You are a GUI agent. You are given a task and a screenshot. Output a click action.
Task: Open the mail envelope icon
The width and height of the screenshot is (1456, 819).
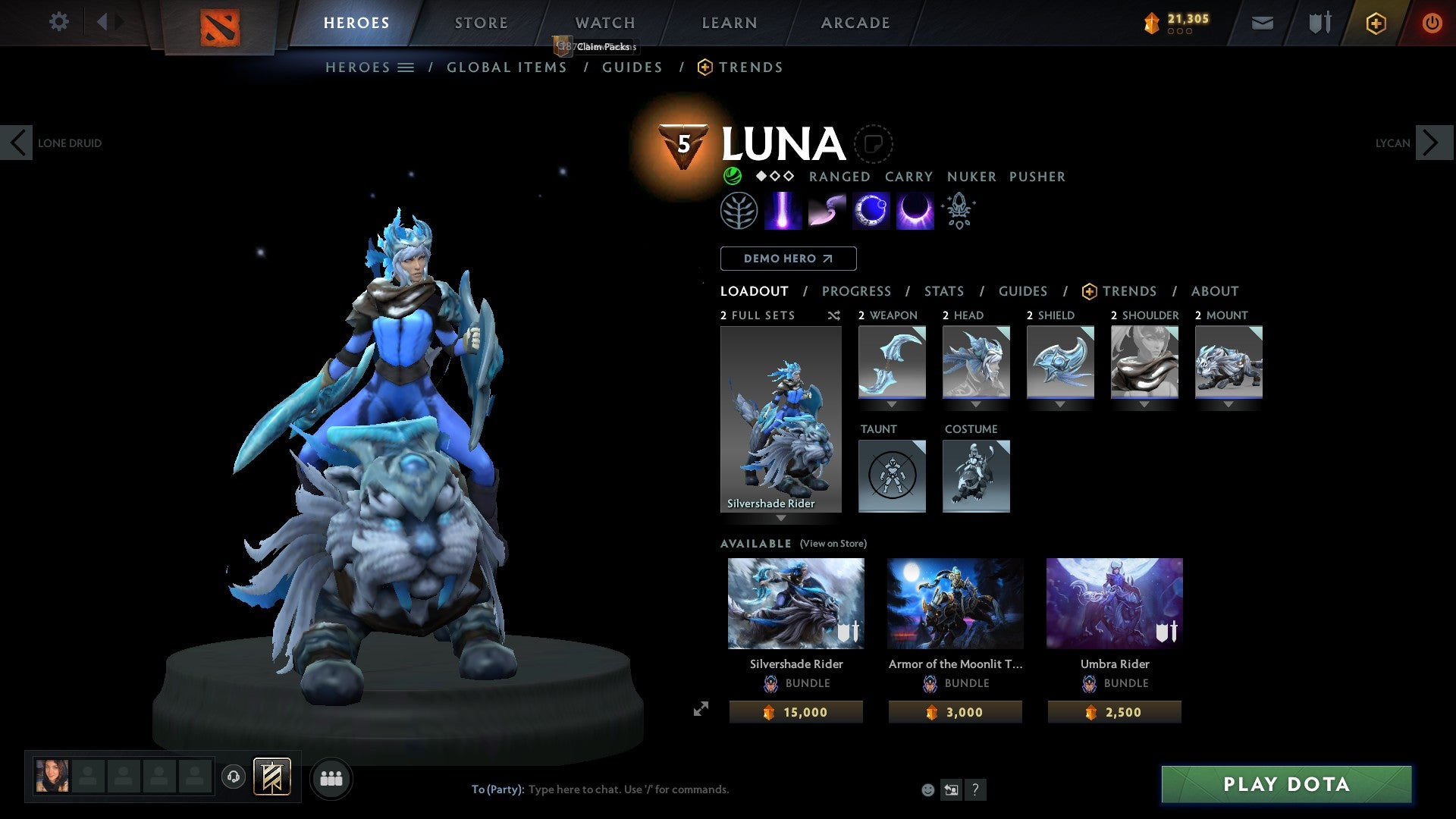coord(1262,23)
